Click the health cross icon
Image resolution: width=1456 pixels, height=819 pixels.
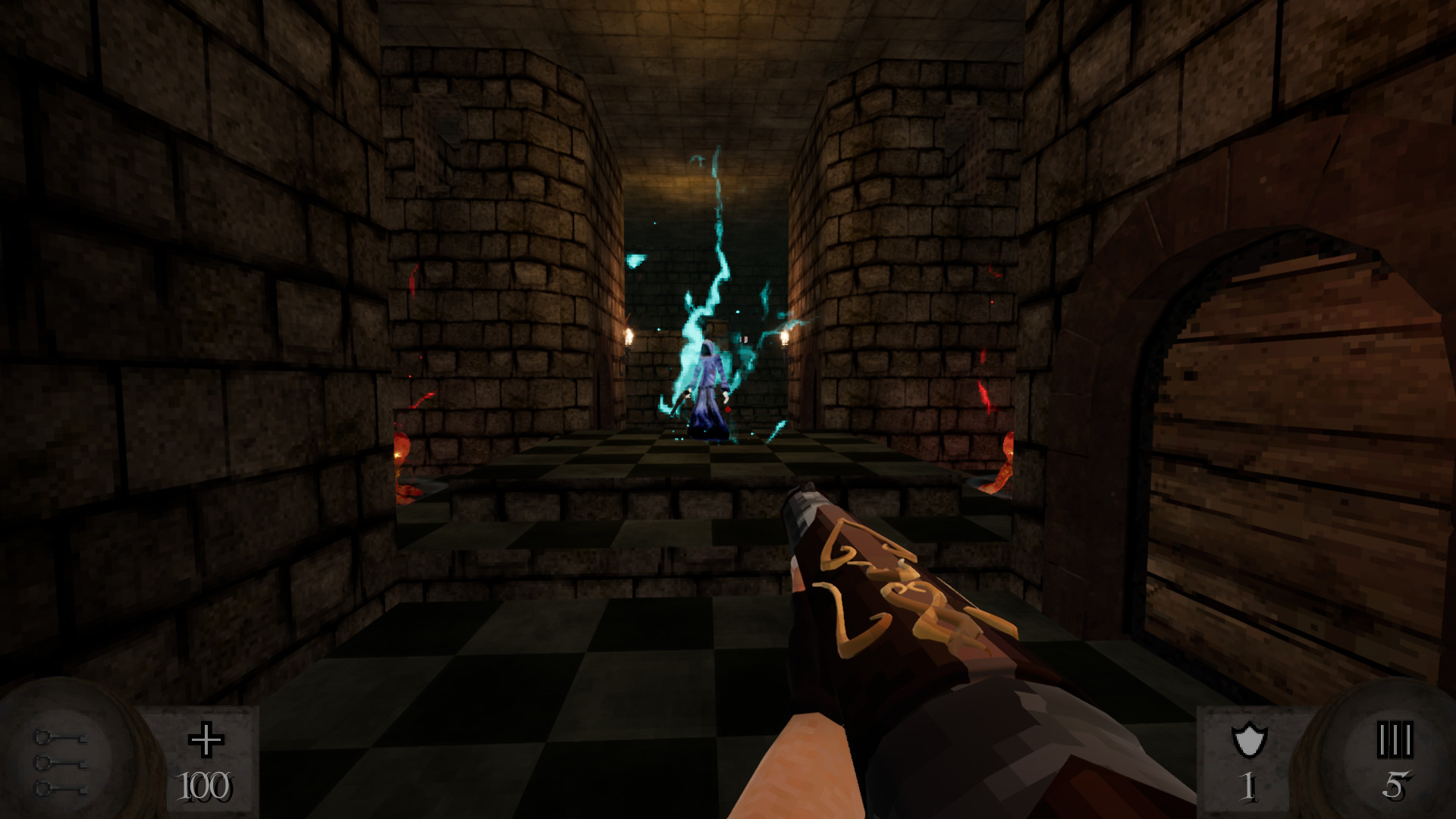(206, 739)
